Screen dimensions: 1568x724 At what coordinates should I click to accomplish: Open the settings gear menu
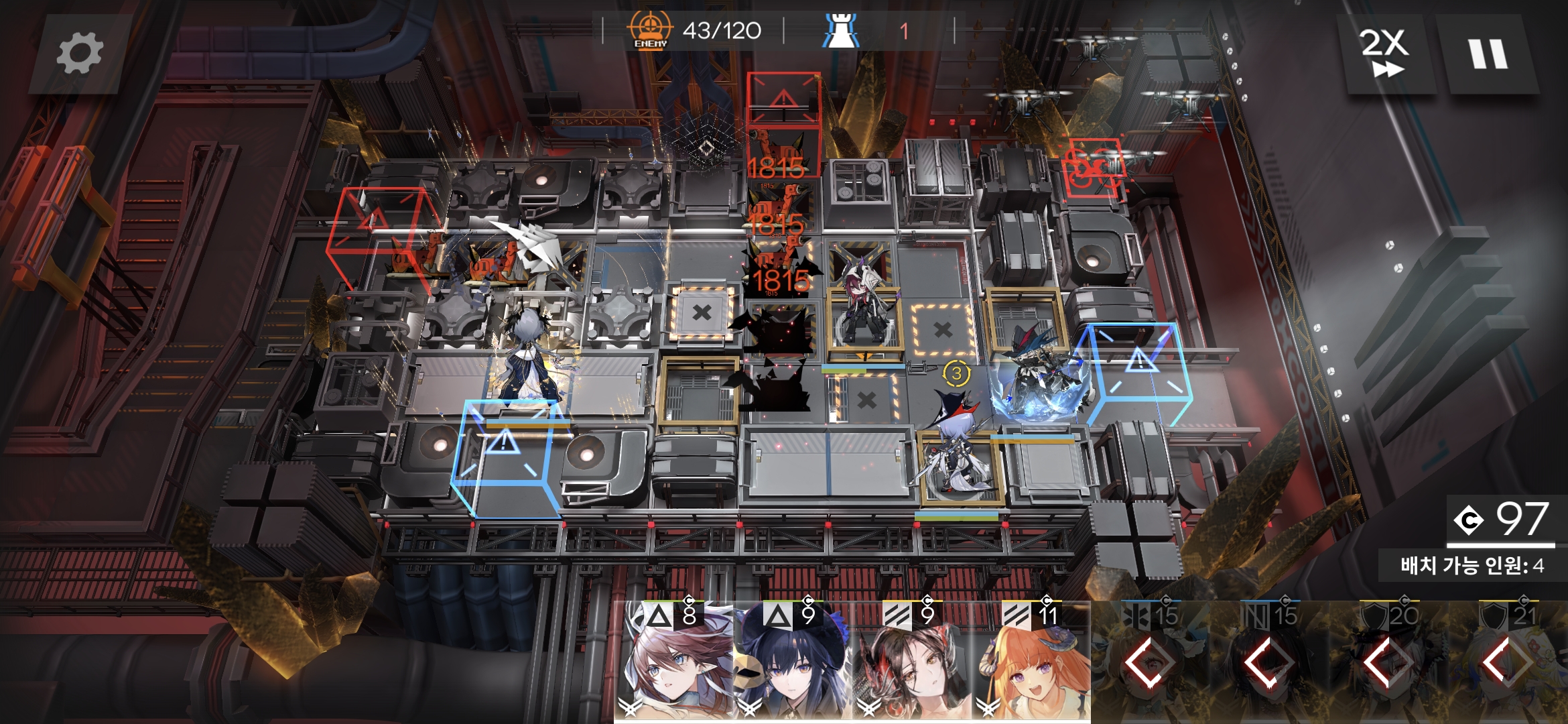[79, 54]
